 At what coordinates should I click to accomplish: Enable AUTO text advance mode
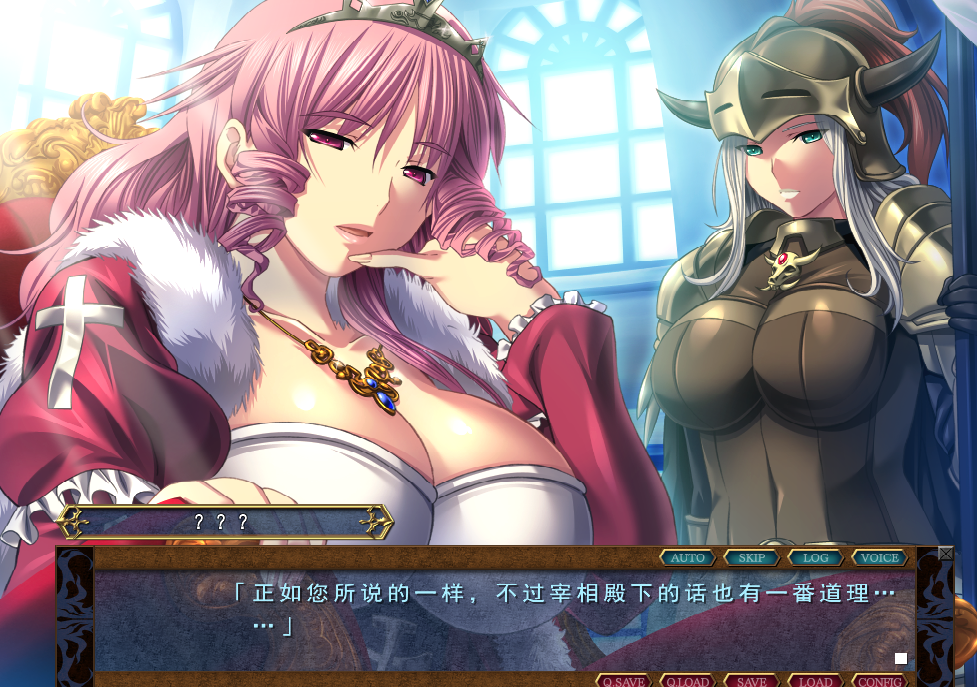click(x=688, y=558)
